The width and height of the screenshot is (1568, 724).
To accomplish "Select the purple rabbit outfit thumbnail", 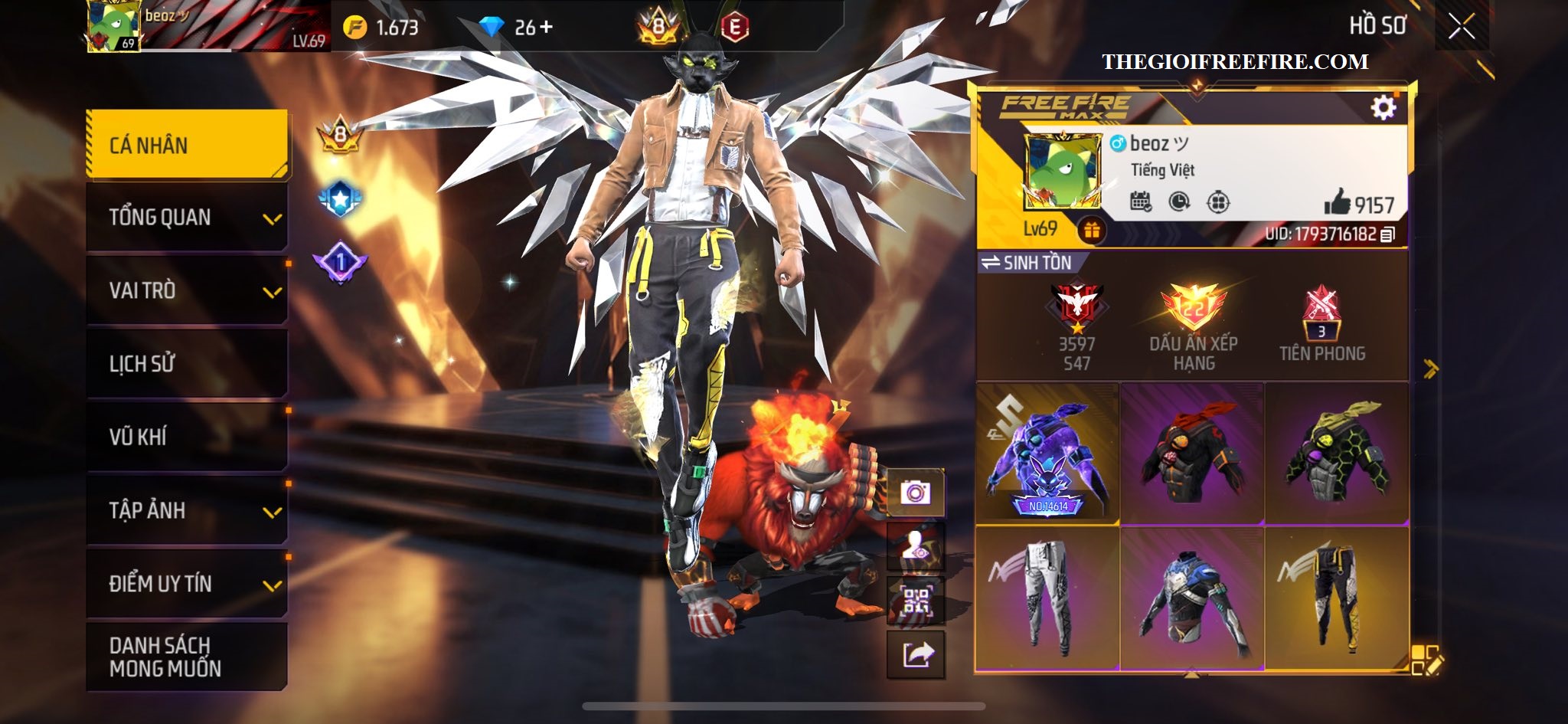I will [x=1047, y=454].
